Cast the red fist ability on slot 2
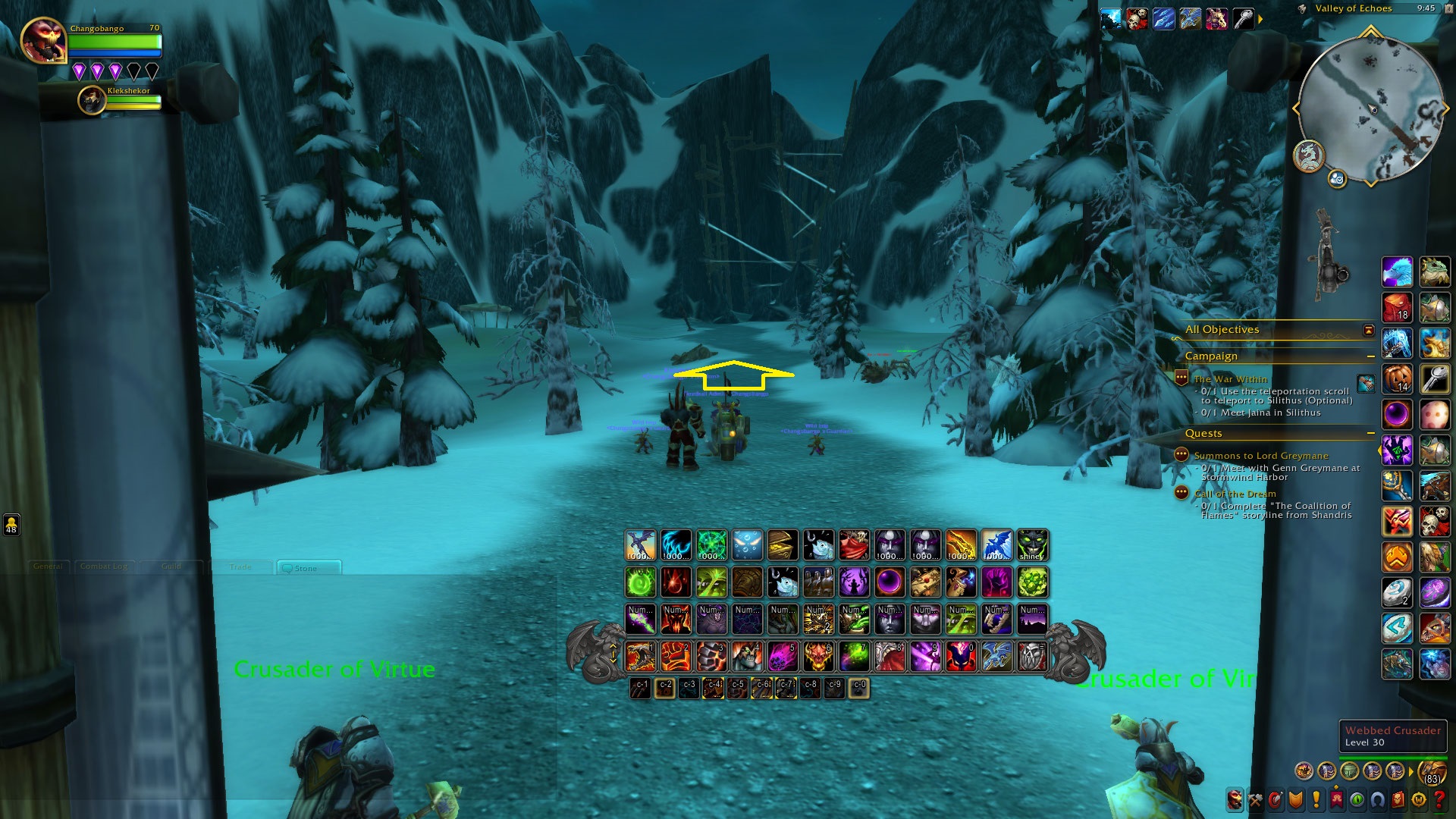 [x=675, y=657]
